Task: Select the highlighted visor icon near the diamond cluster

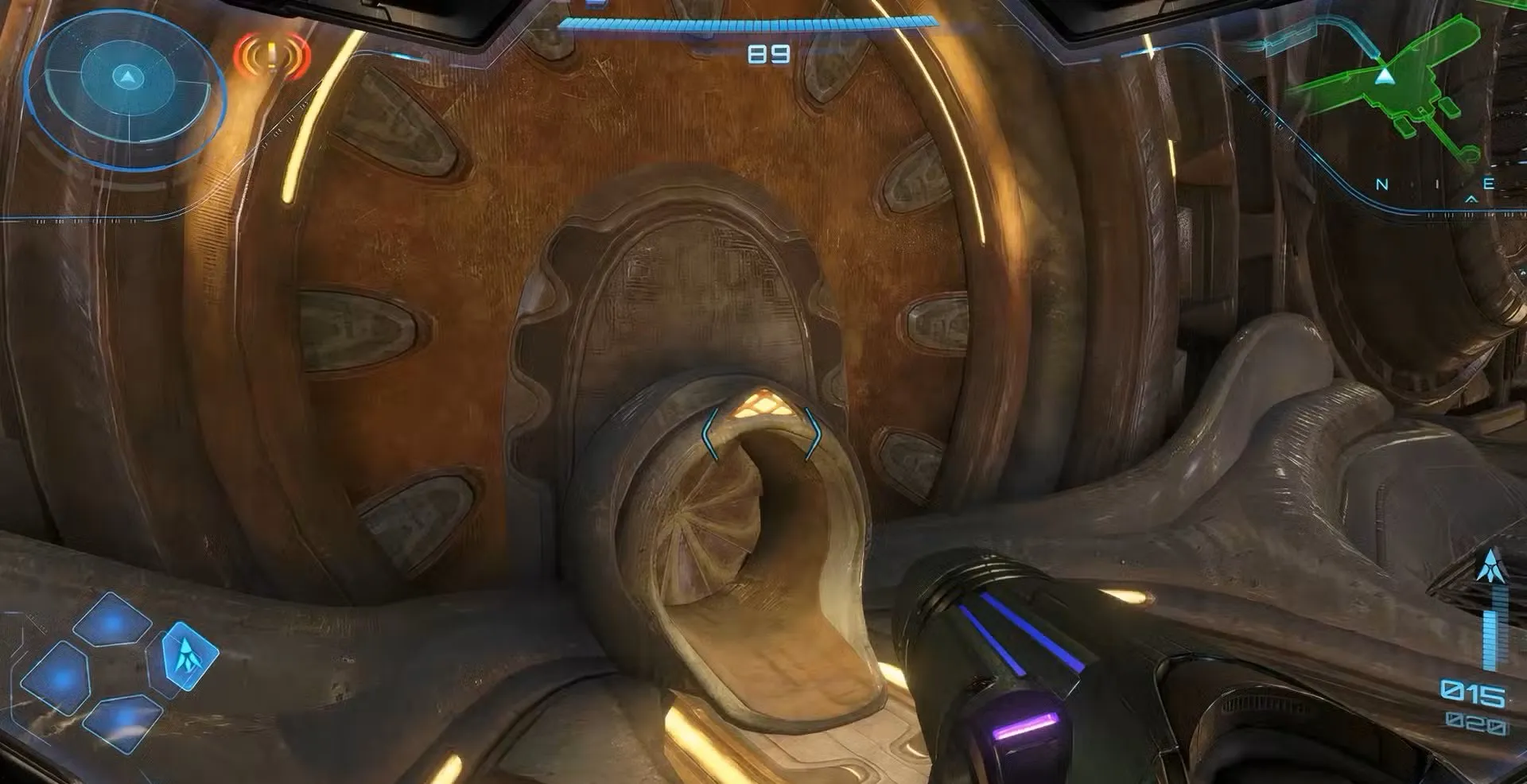Action: pyautogui.click(x=188, y=658)
